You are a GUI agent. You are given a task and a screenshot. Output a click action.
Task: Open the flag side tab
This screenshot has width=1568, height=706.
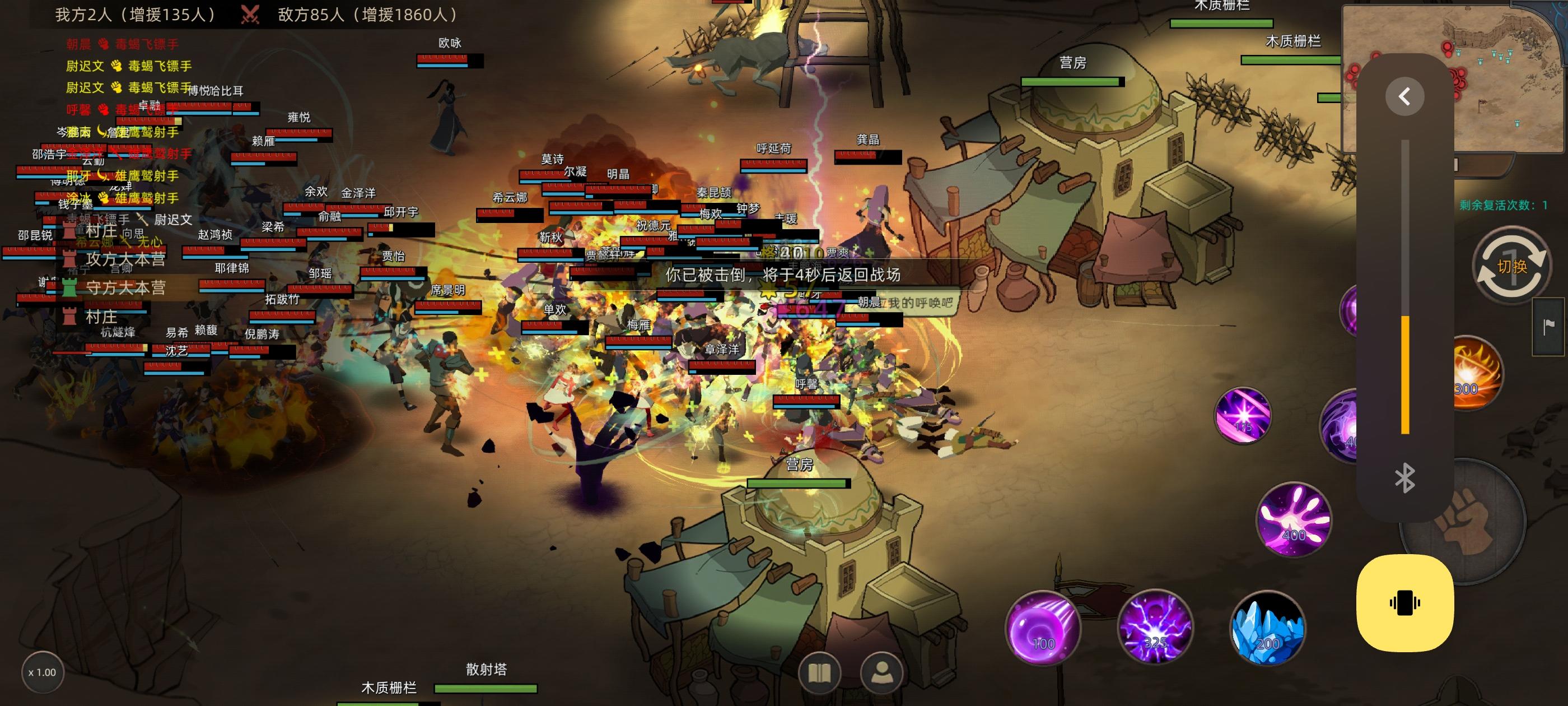[1548, 327]
